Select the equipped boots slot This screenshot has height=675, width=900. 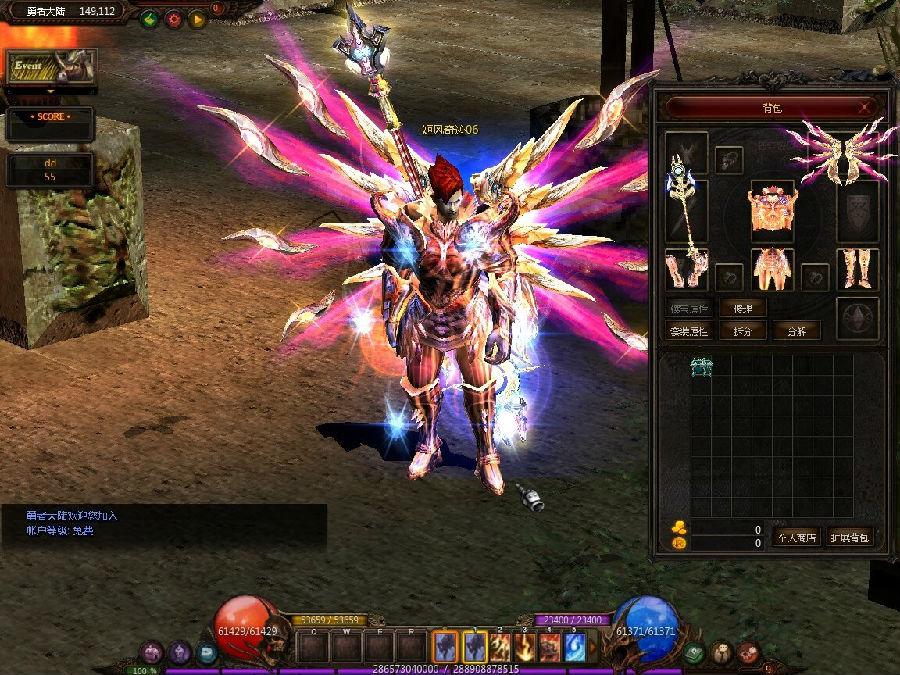[x=857, y=268]
